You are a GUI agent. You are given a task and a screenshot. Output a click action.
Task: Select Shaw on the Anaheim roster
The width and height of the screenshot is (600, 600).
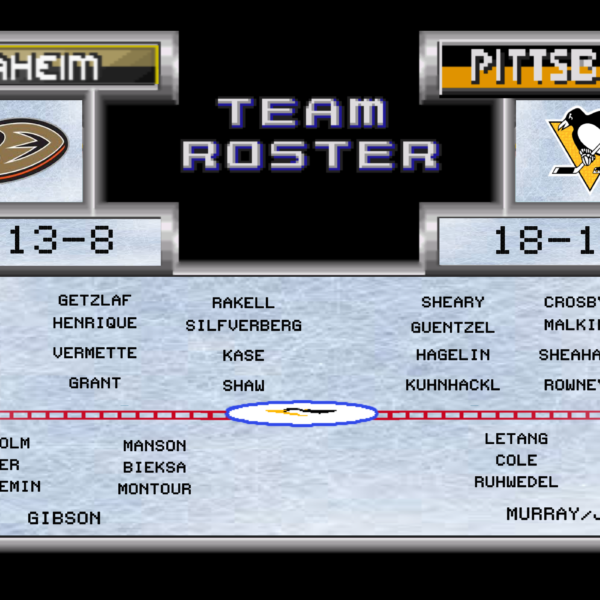click(x=243, y=386)
